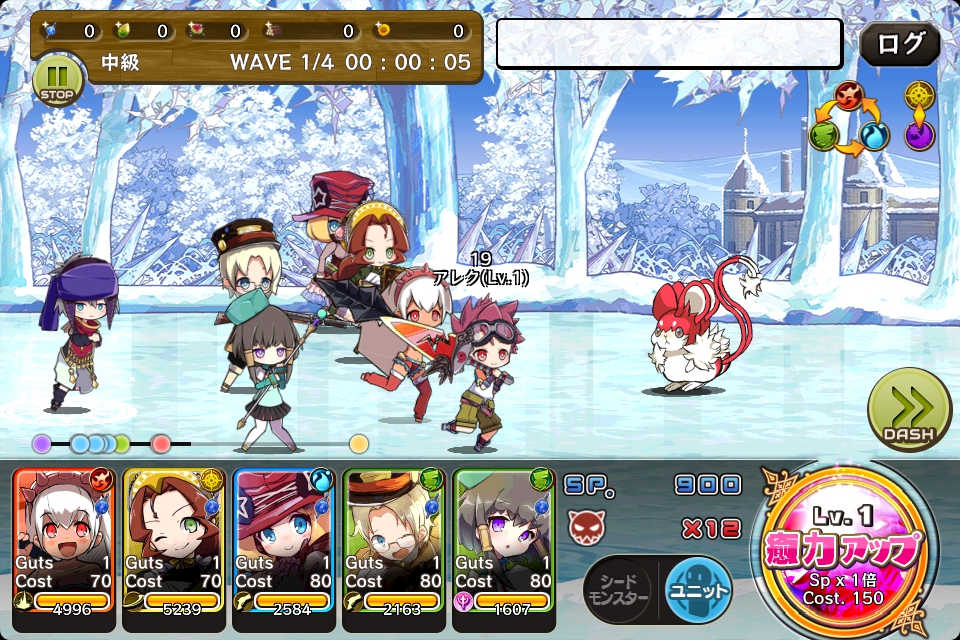Open the battle log (ログ)
This screenshot has height=640, width=960.
(899, 44)
